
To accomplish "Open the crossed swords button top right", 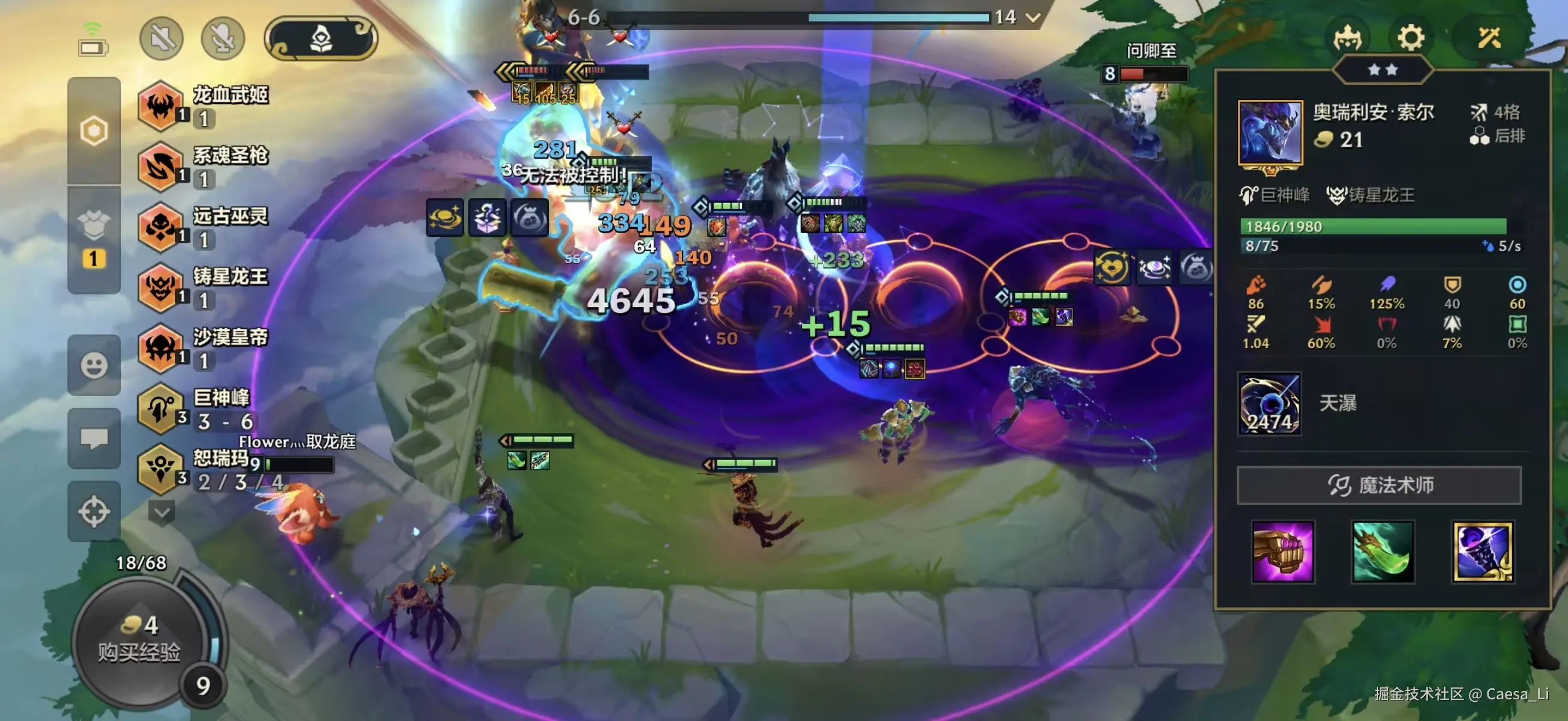I will pyautogui.click(x=1489, y=38).
